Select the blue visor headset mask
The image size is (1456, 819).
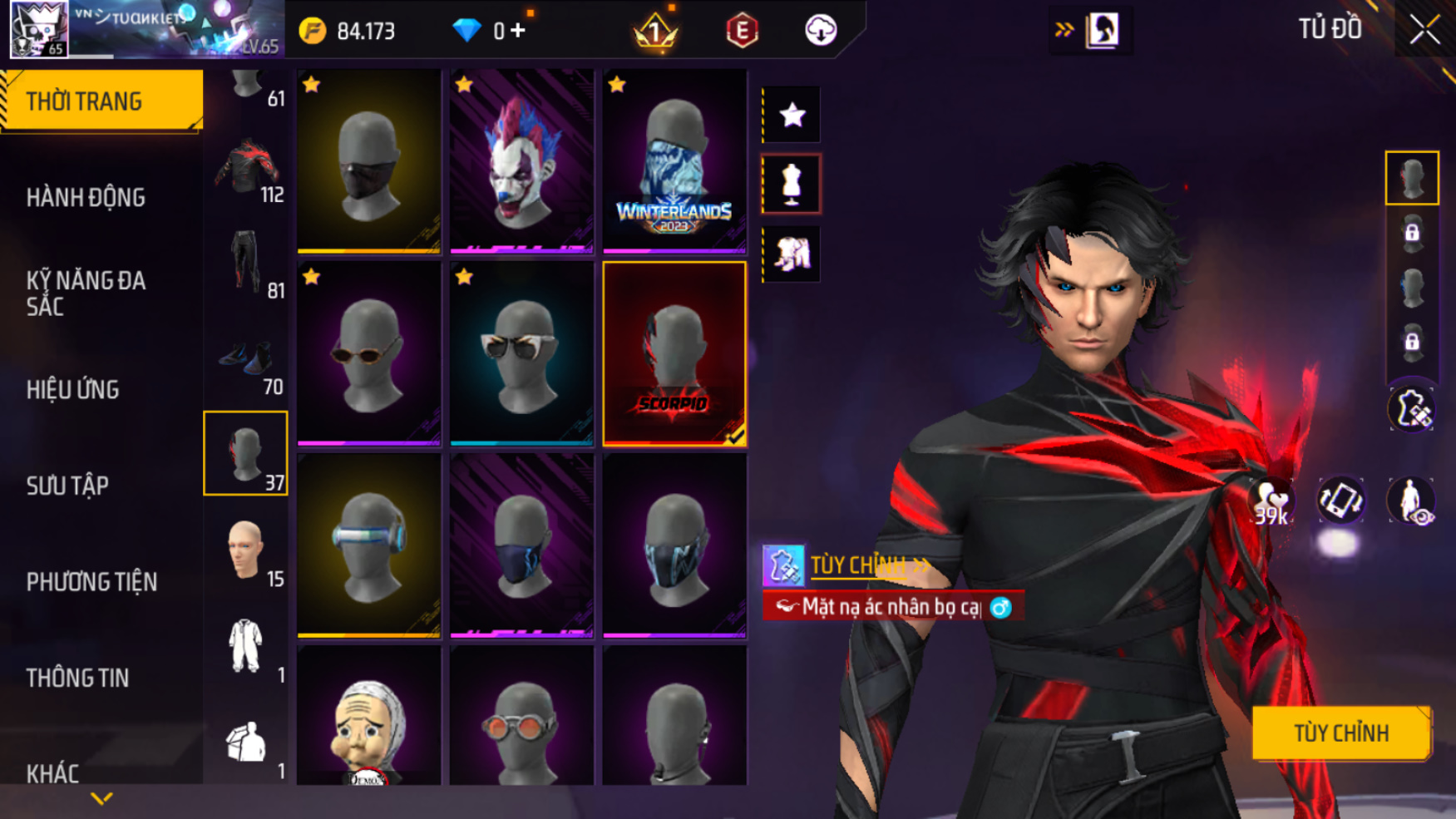(368, 546)
